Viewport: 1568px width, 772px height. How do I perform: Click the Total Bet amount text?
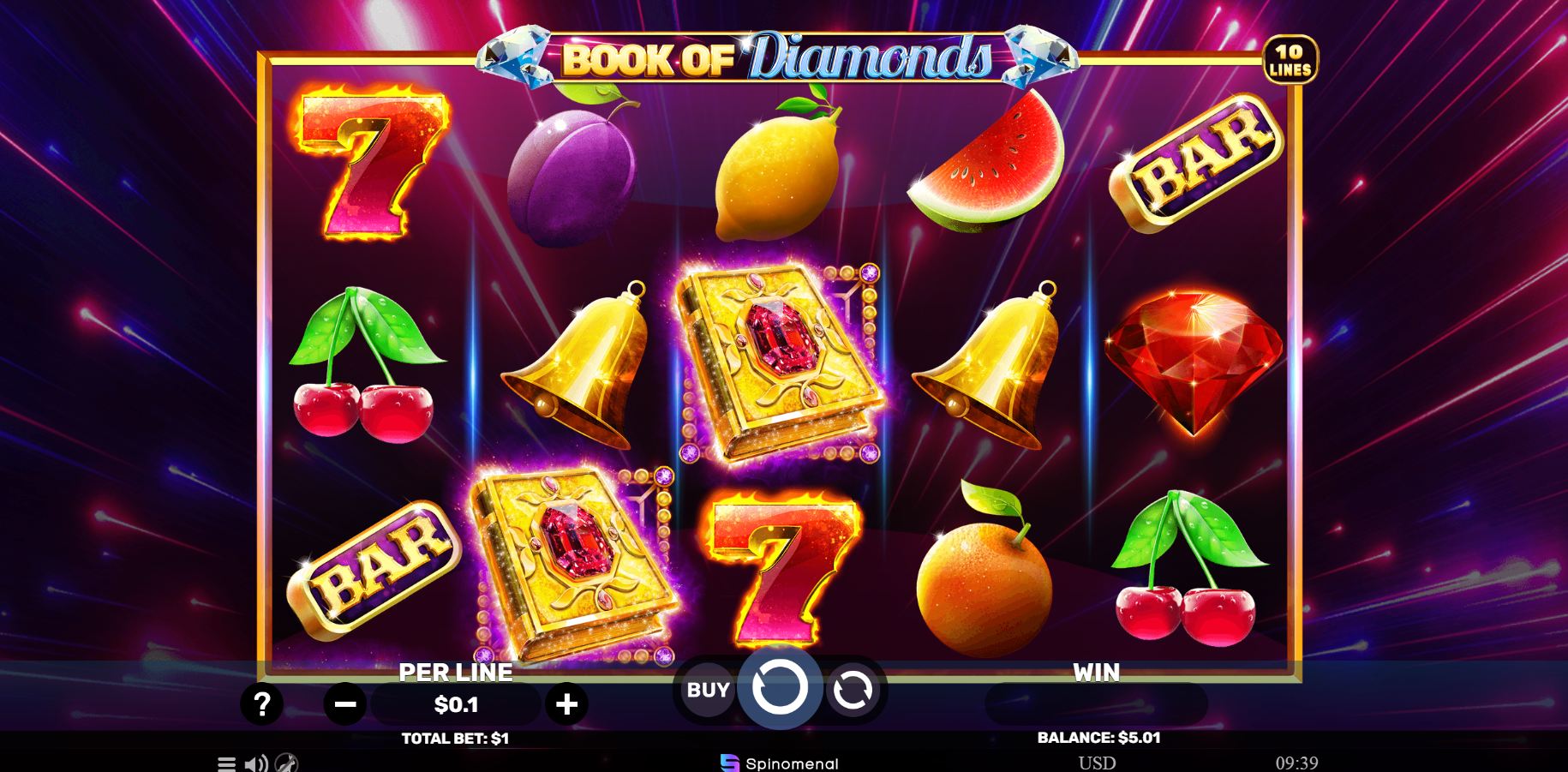455,736
